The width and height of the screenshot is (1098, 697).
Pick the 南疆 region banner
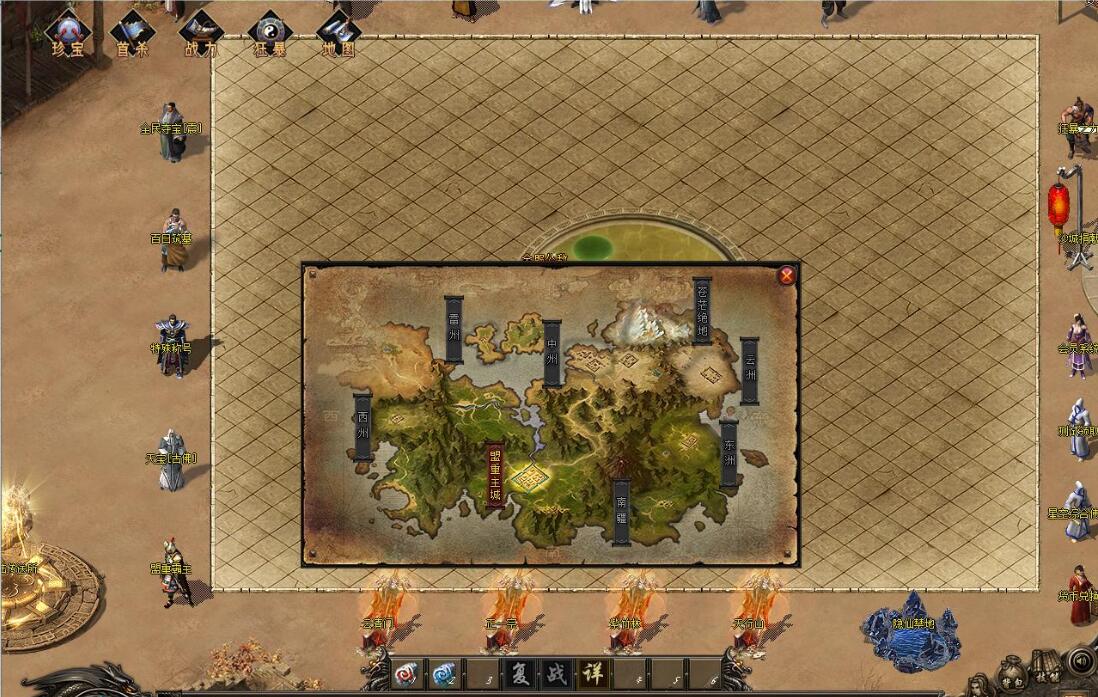pyautogui.click(x=621, y=512)
